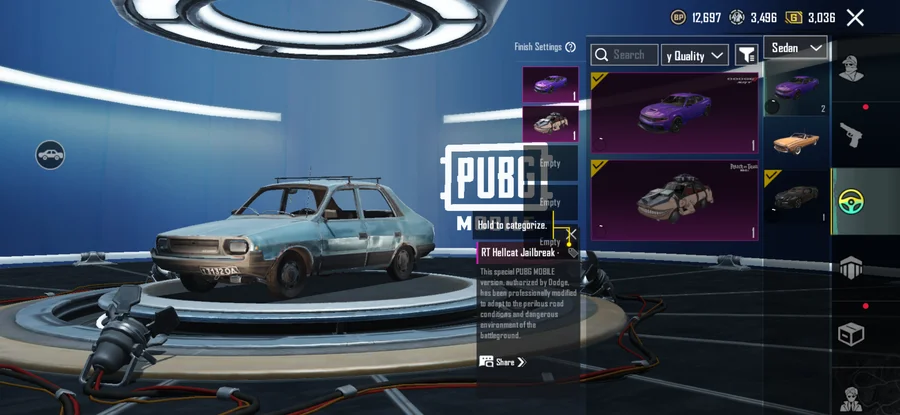Choose the black sports car in the side list
This screenshot has height=415, width=900.
coord(796,196)
